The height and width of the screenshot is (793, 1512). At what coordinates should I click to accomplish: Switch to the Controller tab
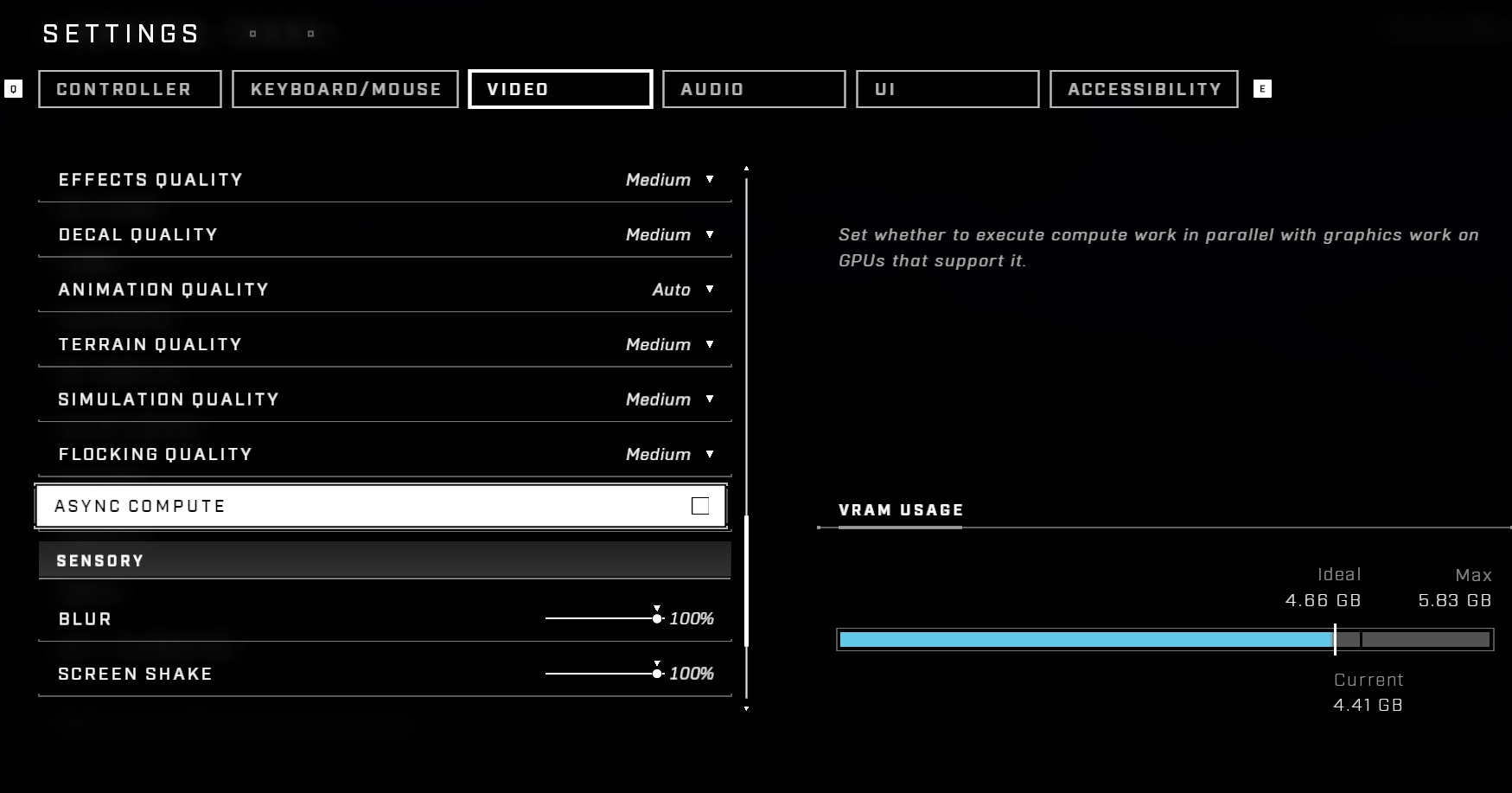point(129,89)
